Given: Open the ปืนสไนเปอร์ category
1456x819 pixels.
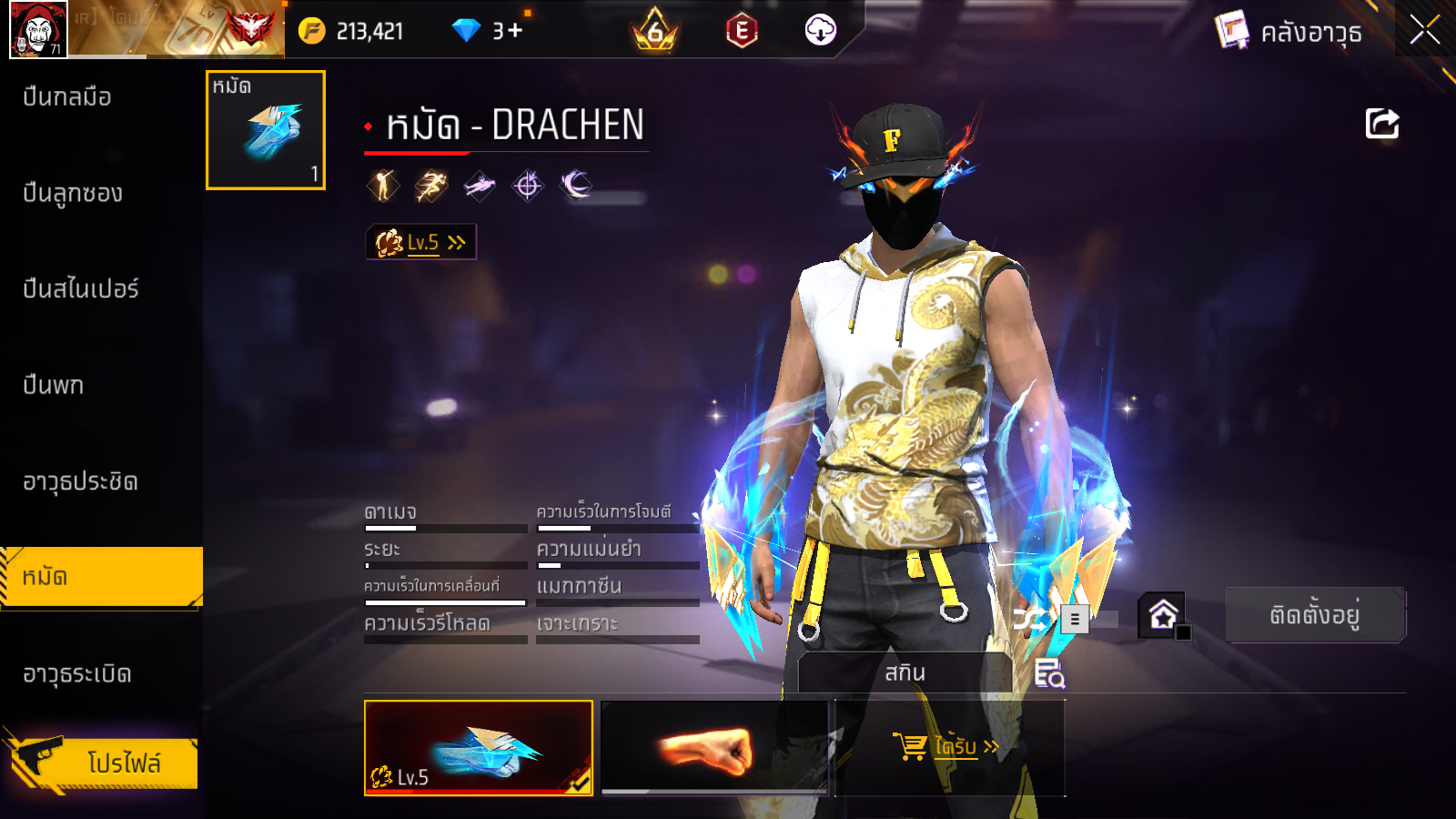Looking at the screenshot, I should (x=81, y=289).
